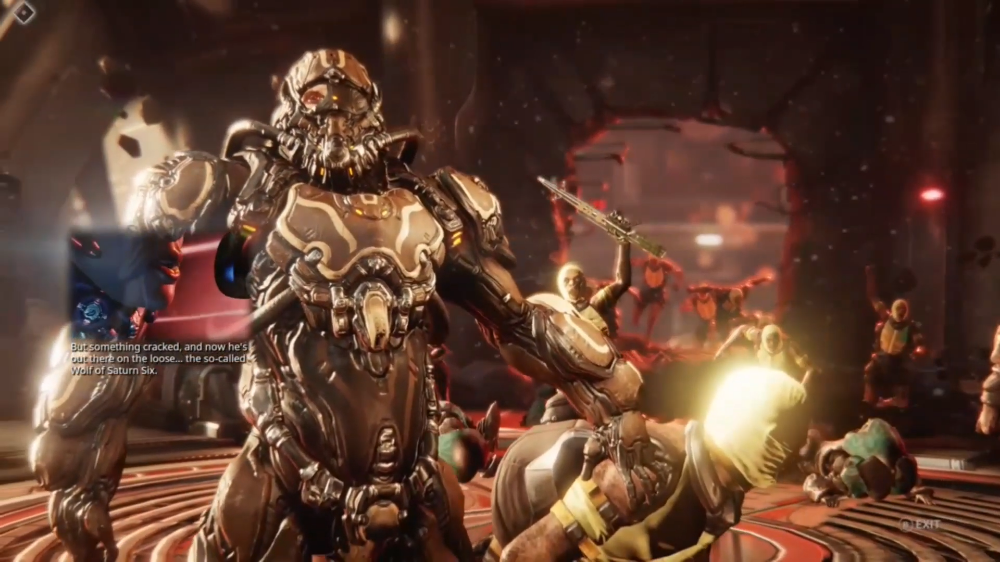Click the EXIT button to leave the cutscene
Image resolution: width=1000 pixels, height=562 pixels.
coord(920,524)
